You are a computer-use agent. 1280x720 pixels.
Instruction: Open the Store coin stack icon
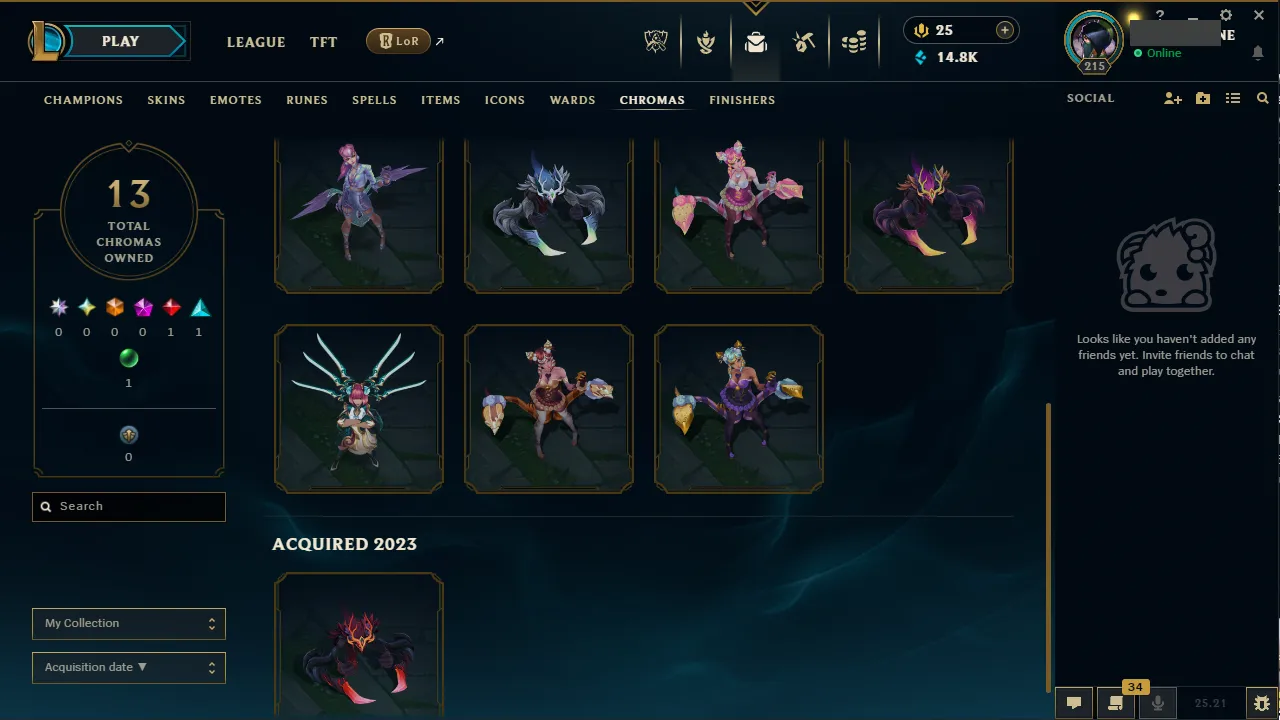coord(854,41)
